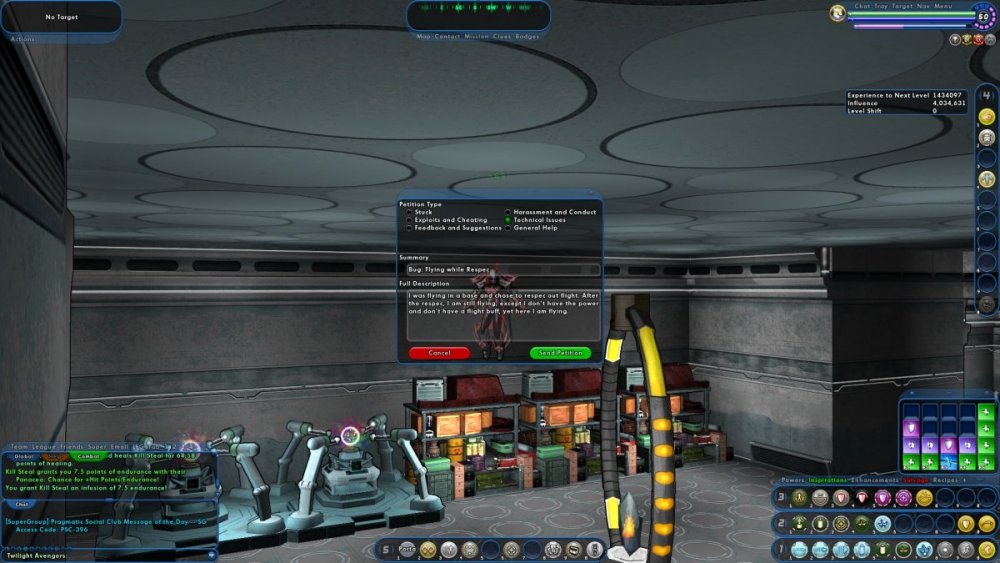
Task: Select Harassment and Conduct petition type
Action: 508,212
